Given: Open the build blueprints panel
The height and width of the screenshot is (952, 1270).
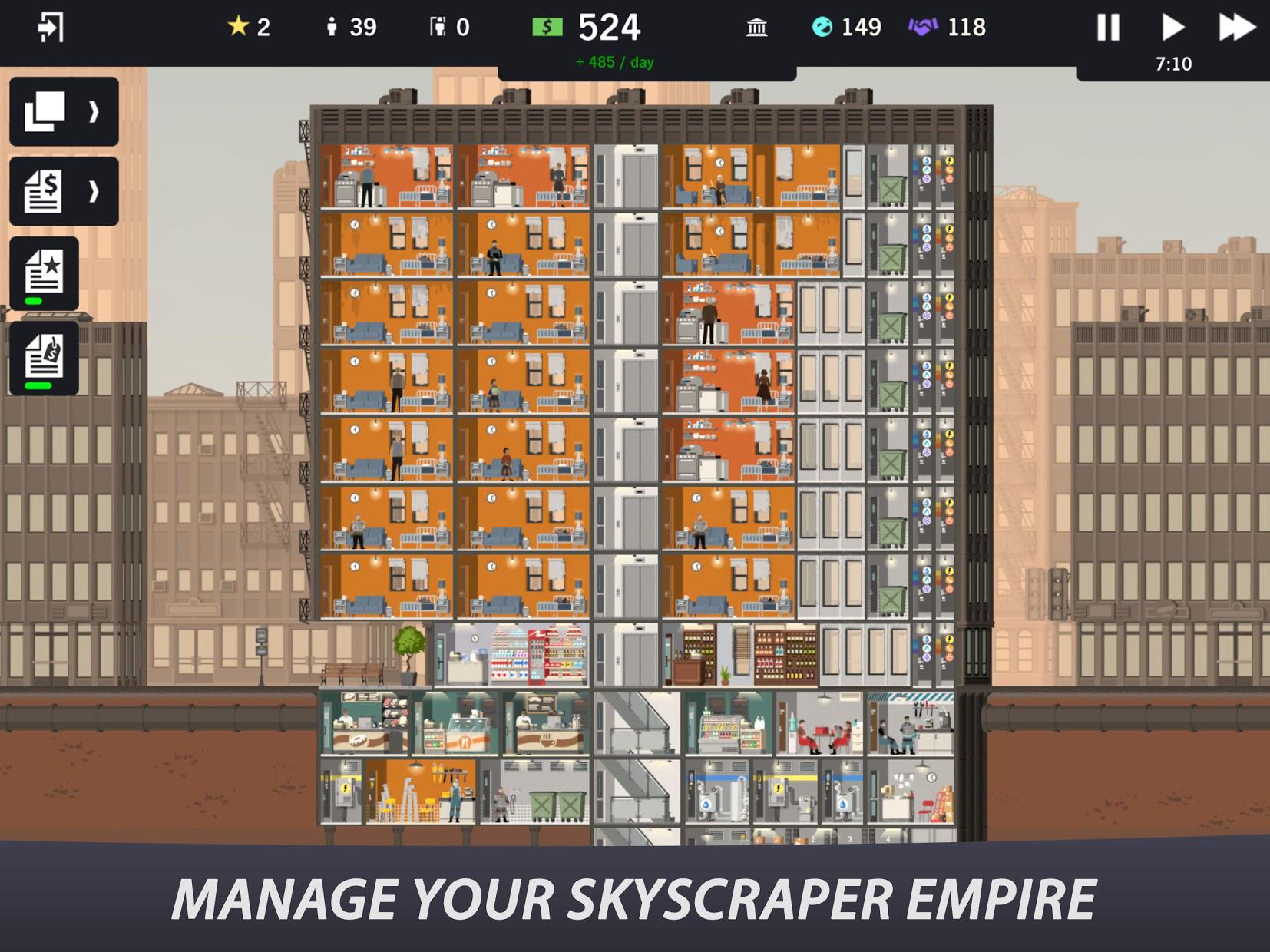Looking at the screenshot, I should pyautogui.click(x=48, y=113).
